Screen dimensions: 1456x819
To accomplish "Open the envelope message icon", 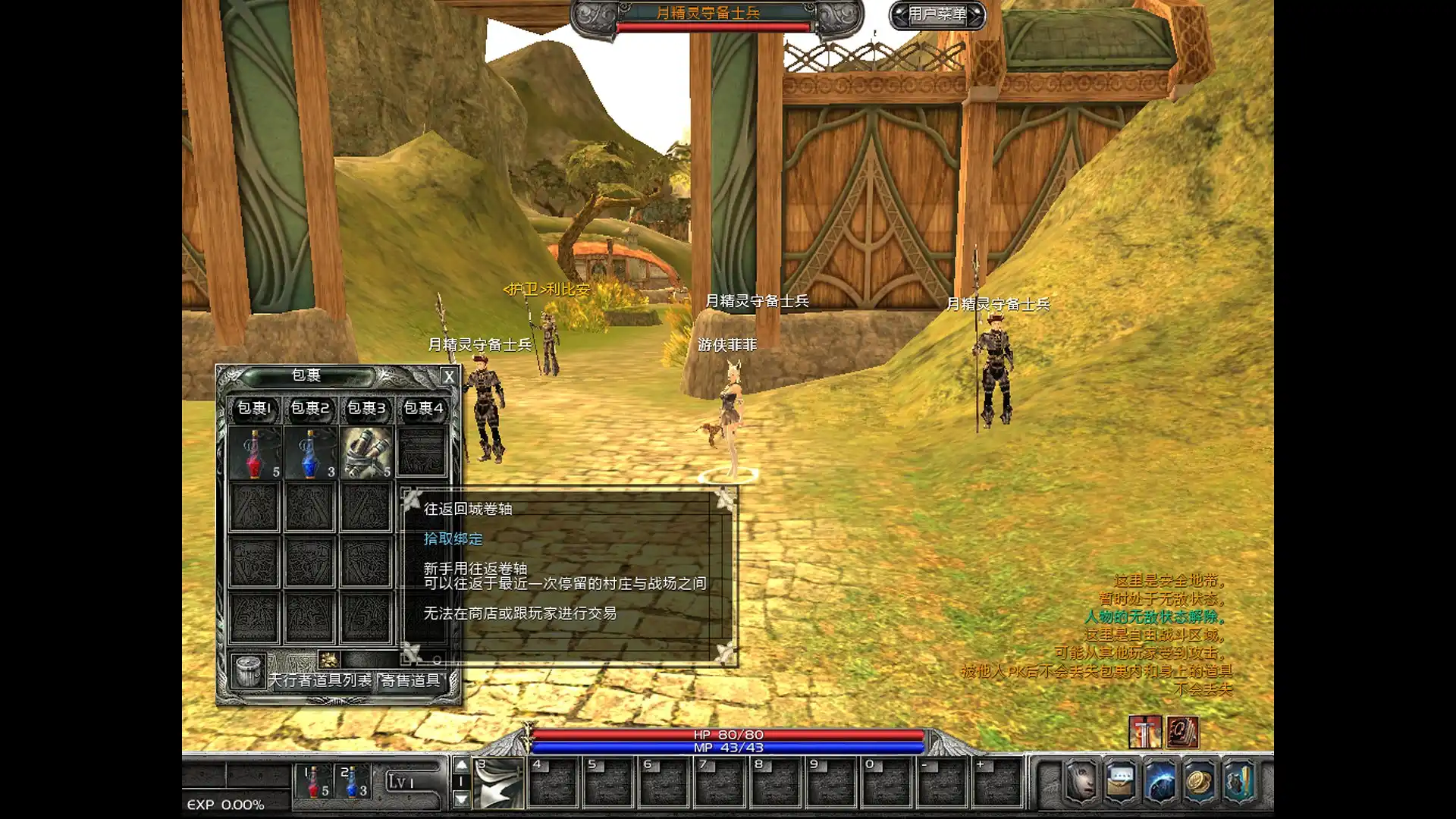I will coord(1121,781).
